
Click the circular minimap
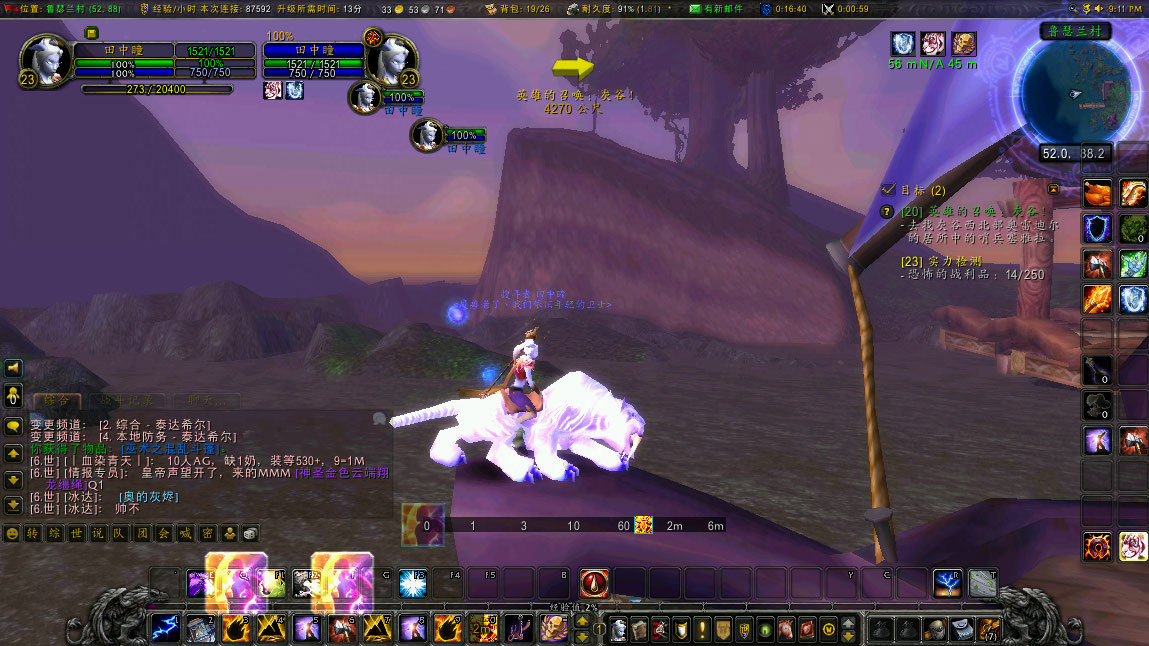1075,93
